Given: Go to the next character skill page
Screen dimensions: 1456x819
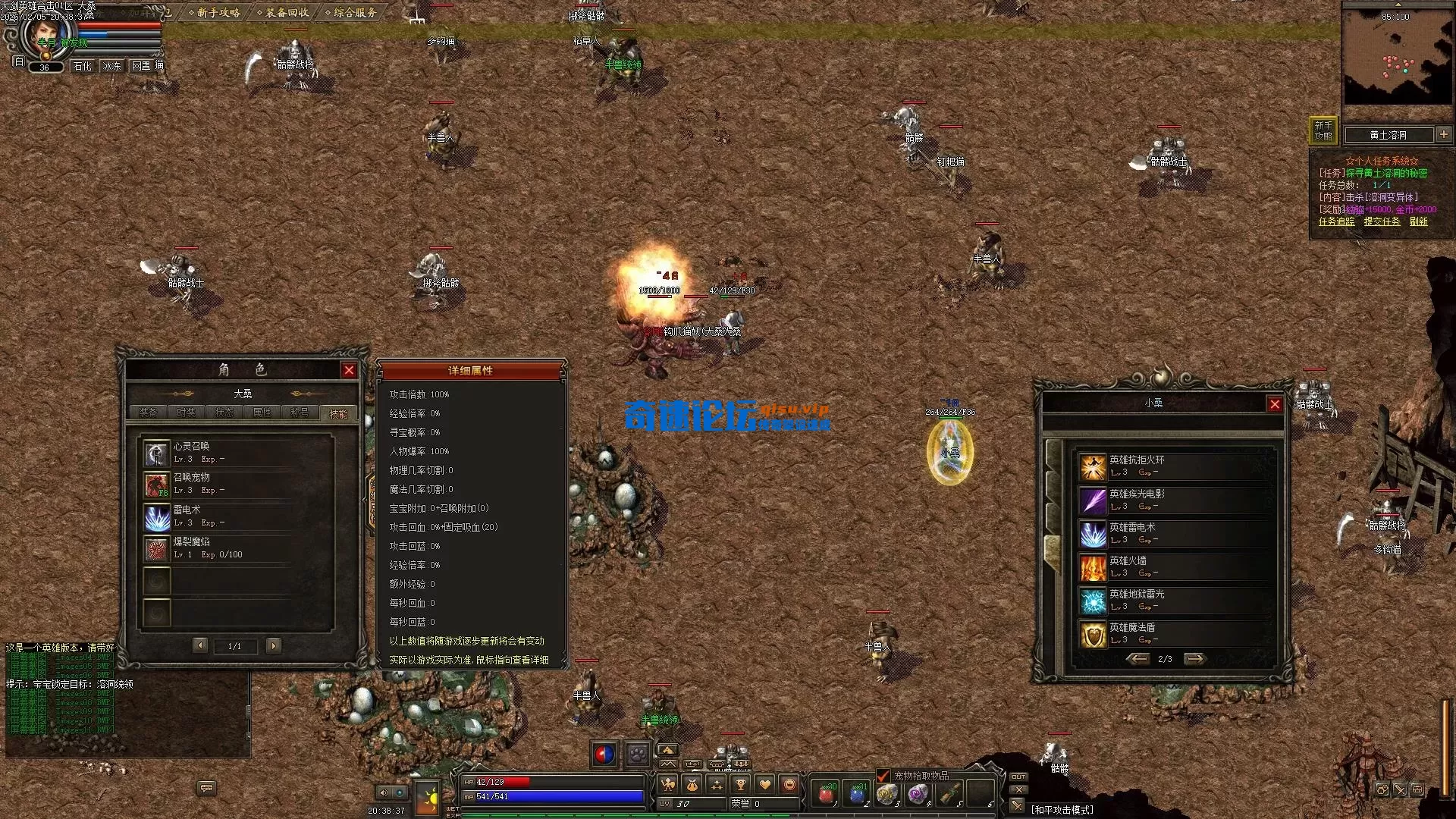Looking at the screenshot, I should coord(274,645).
